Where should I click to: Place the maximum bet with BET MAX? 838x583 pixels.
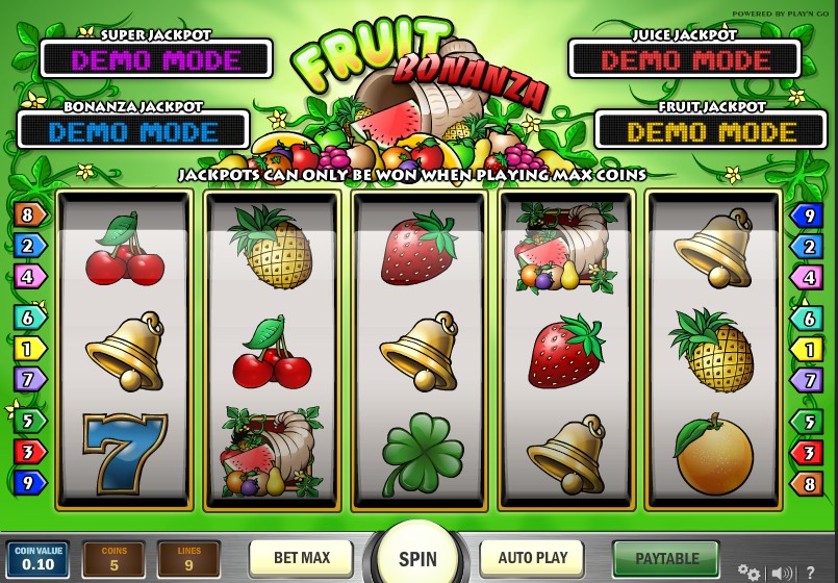(301, 558)
